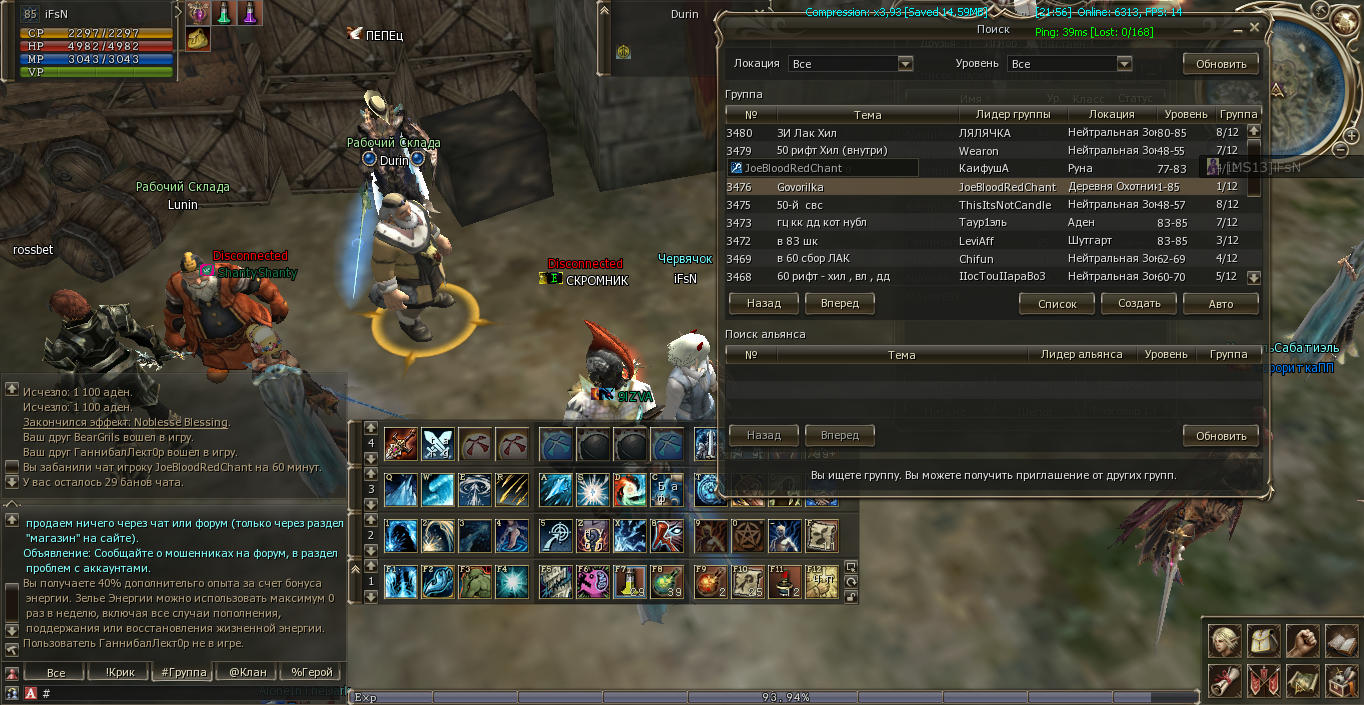Image resolution: width=1364 pixels, height=705 pixels.
Task: Open the %Герой chat tab
Action: [x=310, y=672]
